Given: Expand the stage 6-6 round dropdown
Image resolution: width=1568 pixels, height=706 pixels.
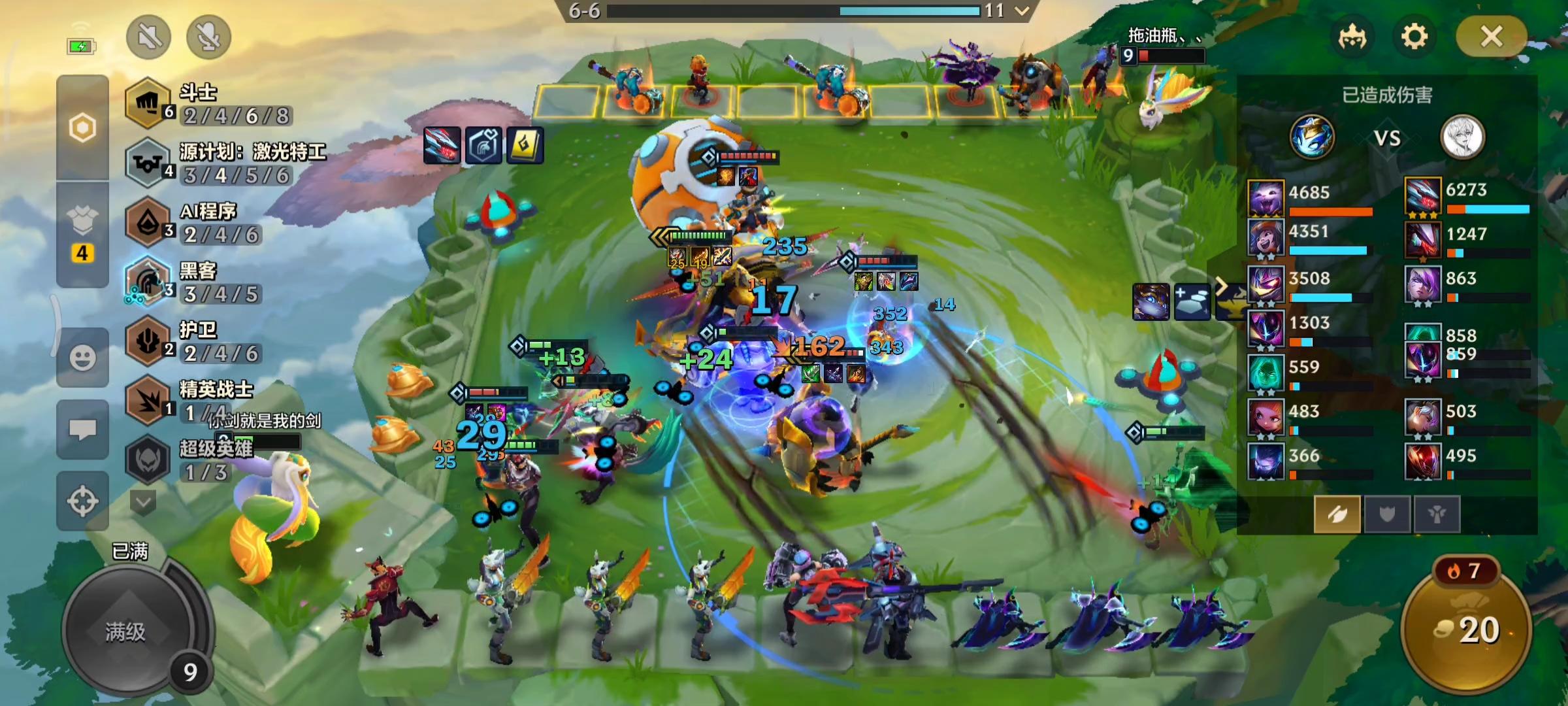Looking at the screenshot, I should pyautogui.click(x=1022, y=10).
